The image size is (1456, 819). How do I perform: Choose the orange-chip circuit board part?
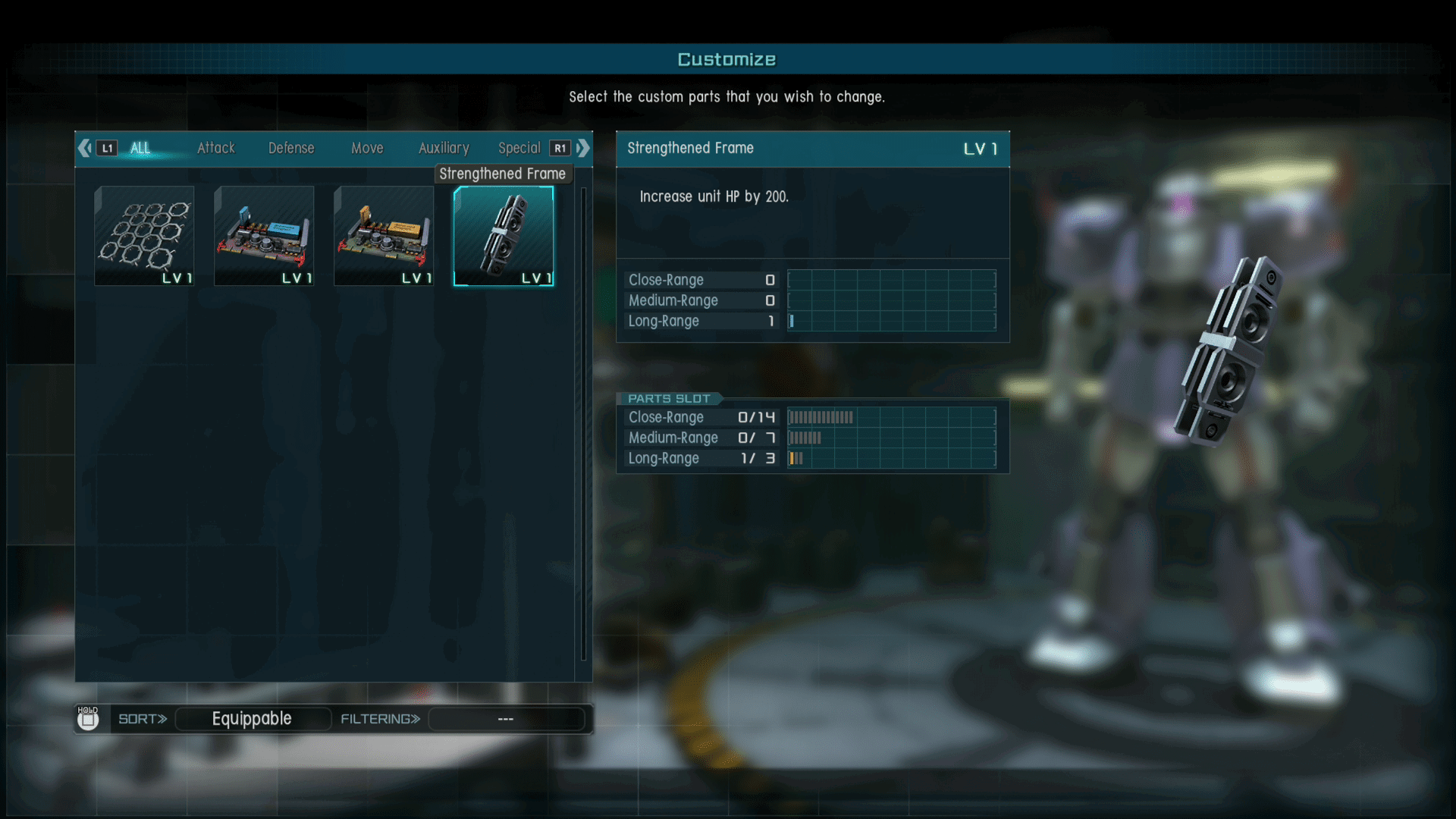[384, 236]
